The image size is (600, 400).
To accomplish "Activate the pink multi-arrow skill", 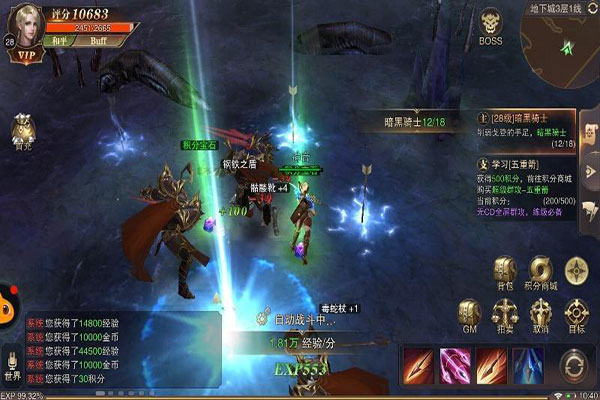I will (x=454, y=365).
